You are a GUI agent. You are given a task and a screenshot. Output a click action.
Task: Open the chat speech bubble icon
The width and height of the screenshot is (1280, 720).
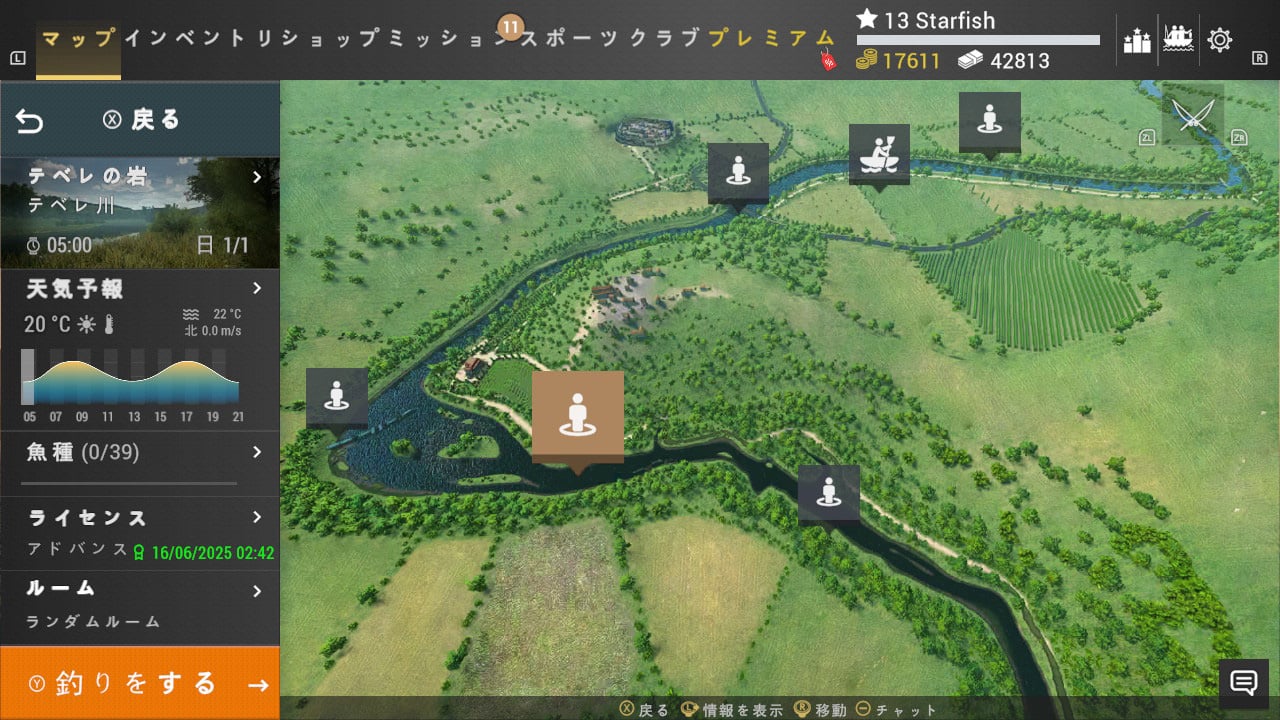pos(1243,683)
